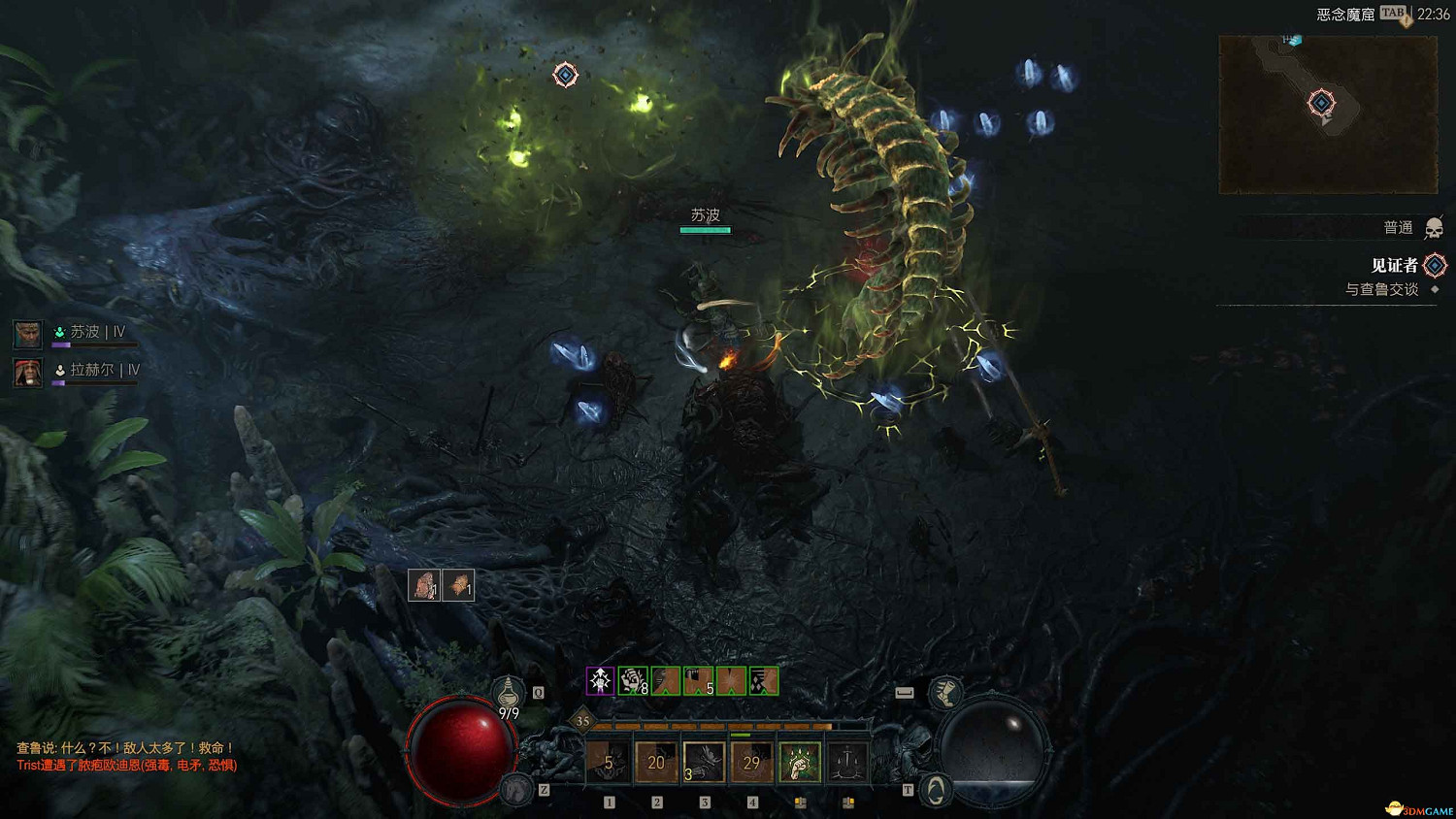Click the horse mount icon
The image size is (1456, 819).
pos(517,789)
